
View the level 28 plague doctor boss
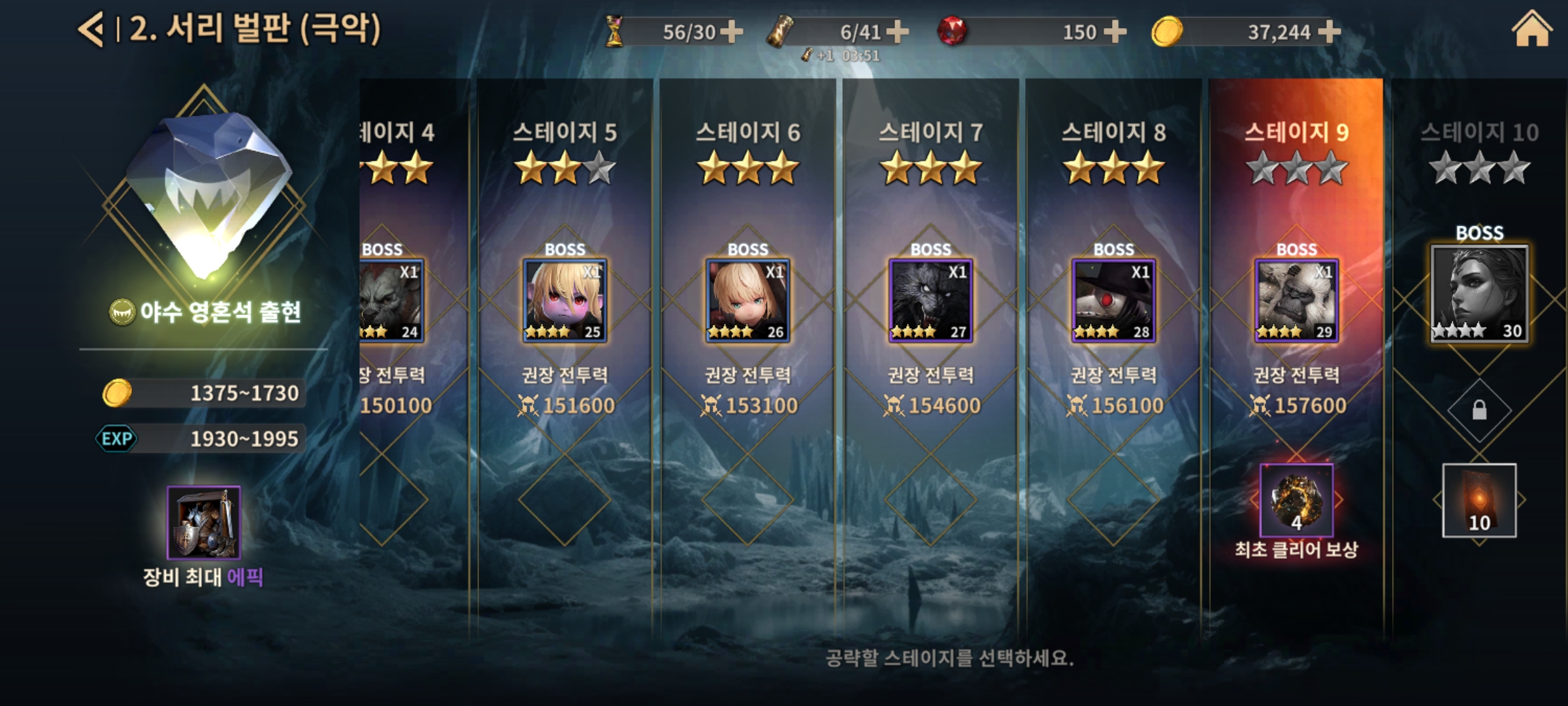point(1114,301)
